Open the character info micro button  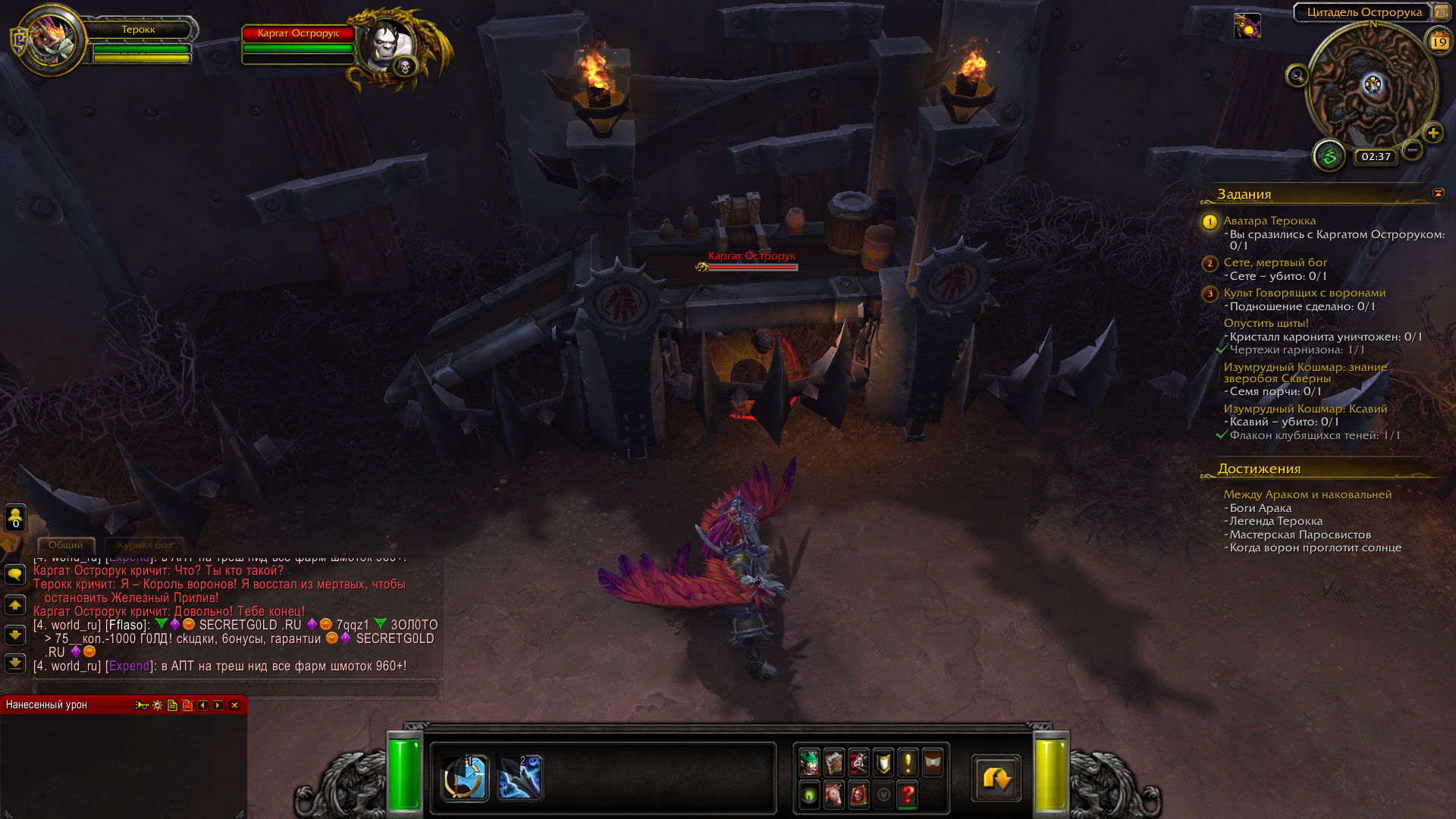click(809, 762)
